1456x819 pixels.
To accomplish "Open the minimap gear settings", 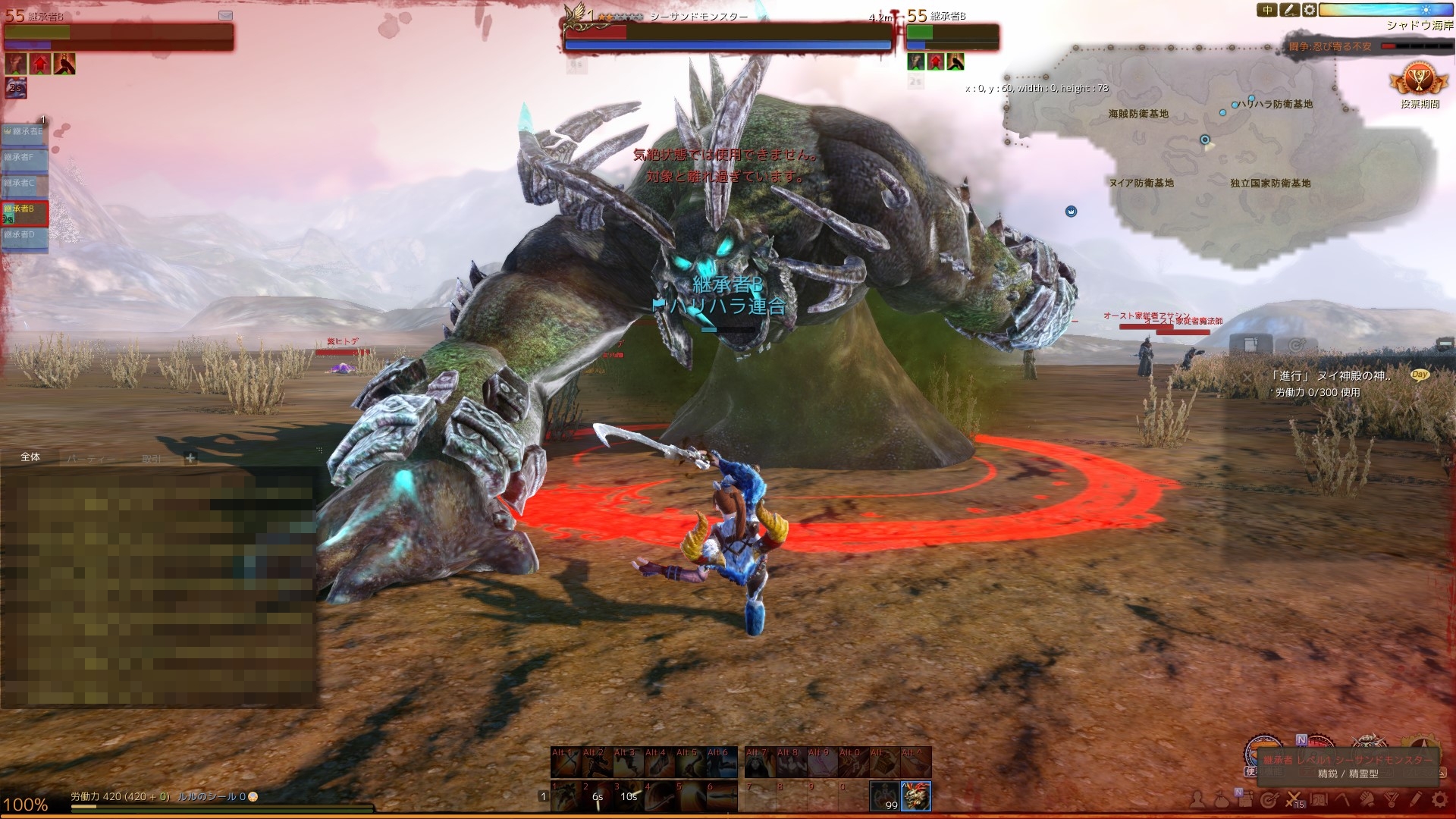I will click(x=1310, y=10).
